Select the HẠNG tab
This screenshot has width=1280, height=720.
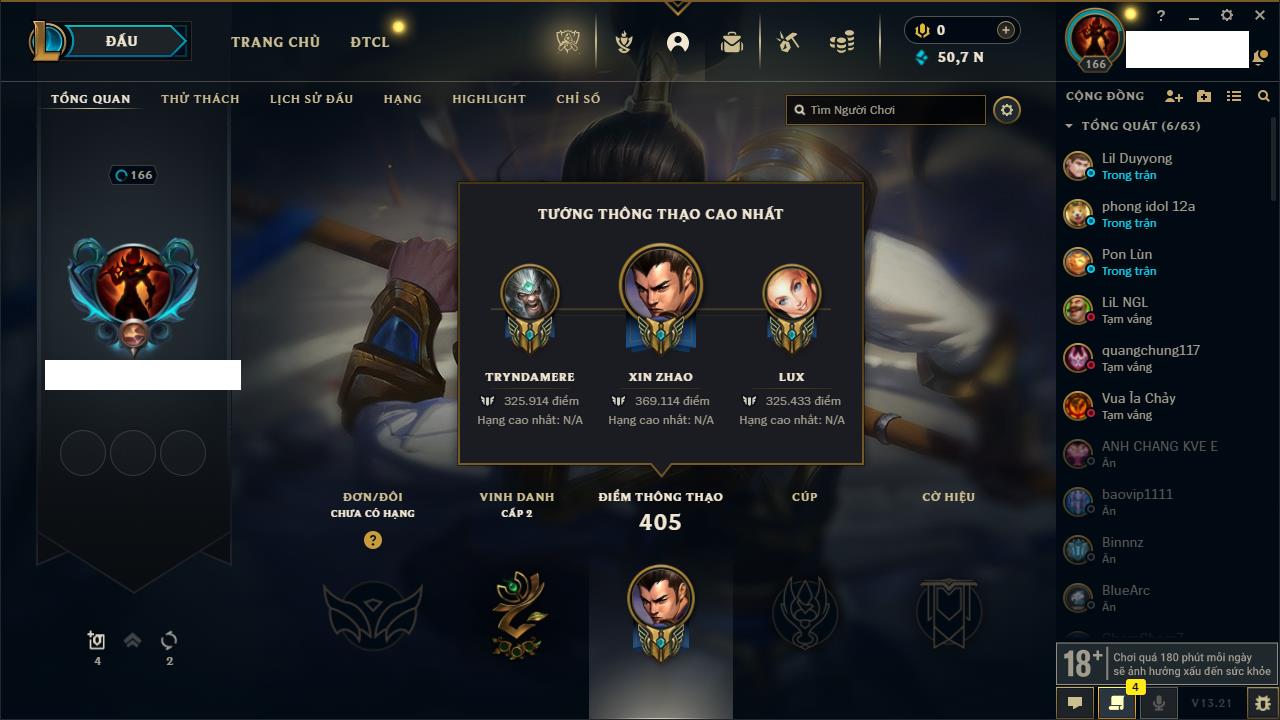(x=402, y=99)
